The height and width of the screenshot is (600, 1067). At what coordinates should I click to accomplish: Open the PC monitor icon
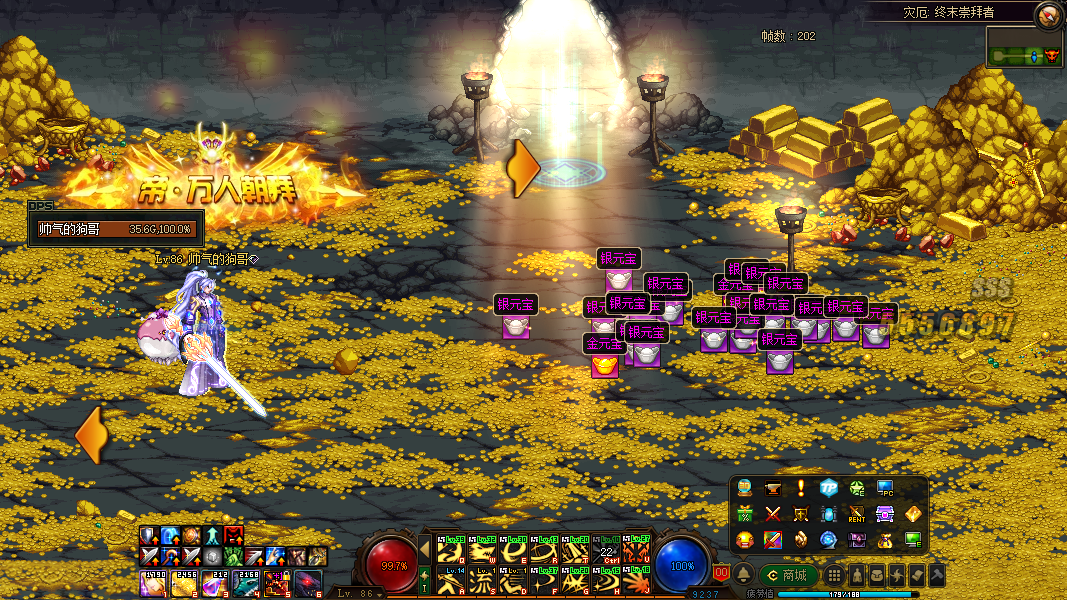coord(885,489)
